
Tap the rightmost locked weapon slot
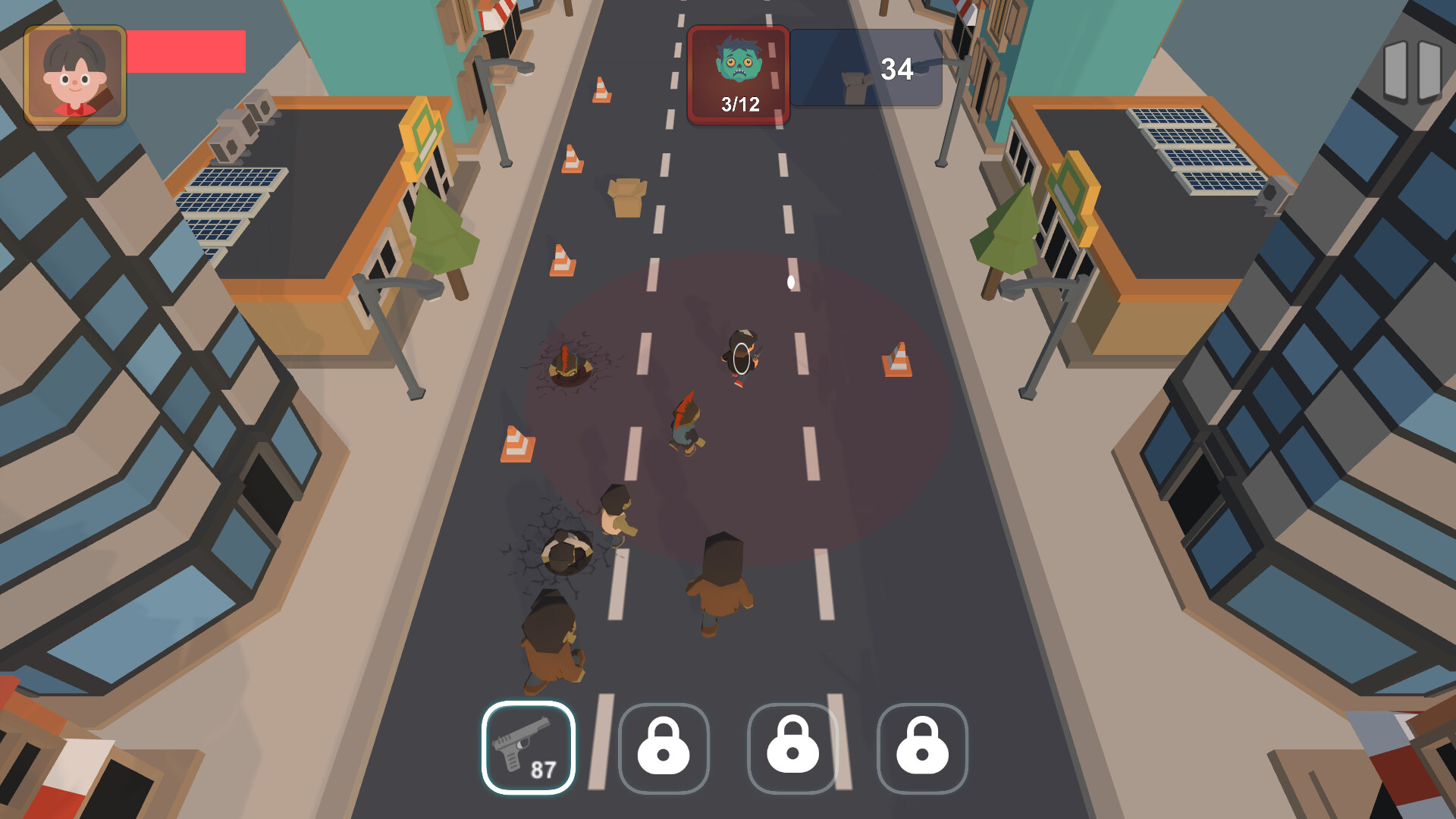tap(922, 747)
